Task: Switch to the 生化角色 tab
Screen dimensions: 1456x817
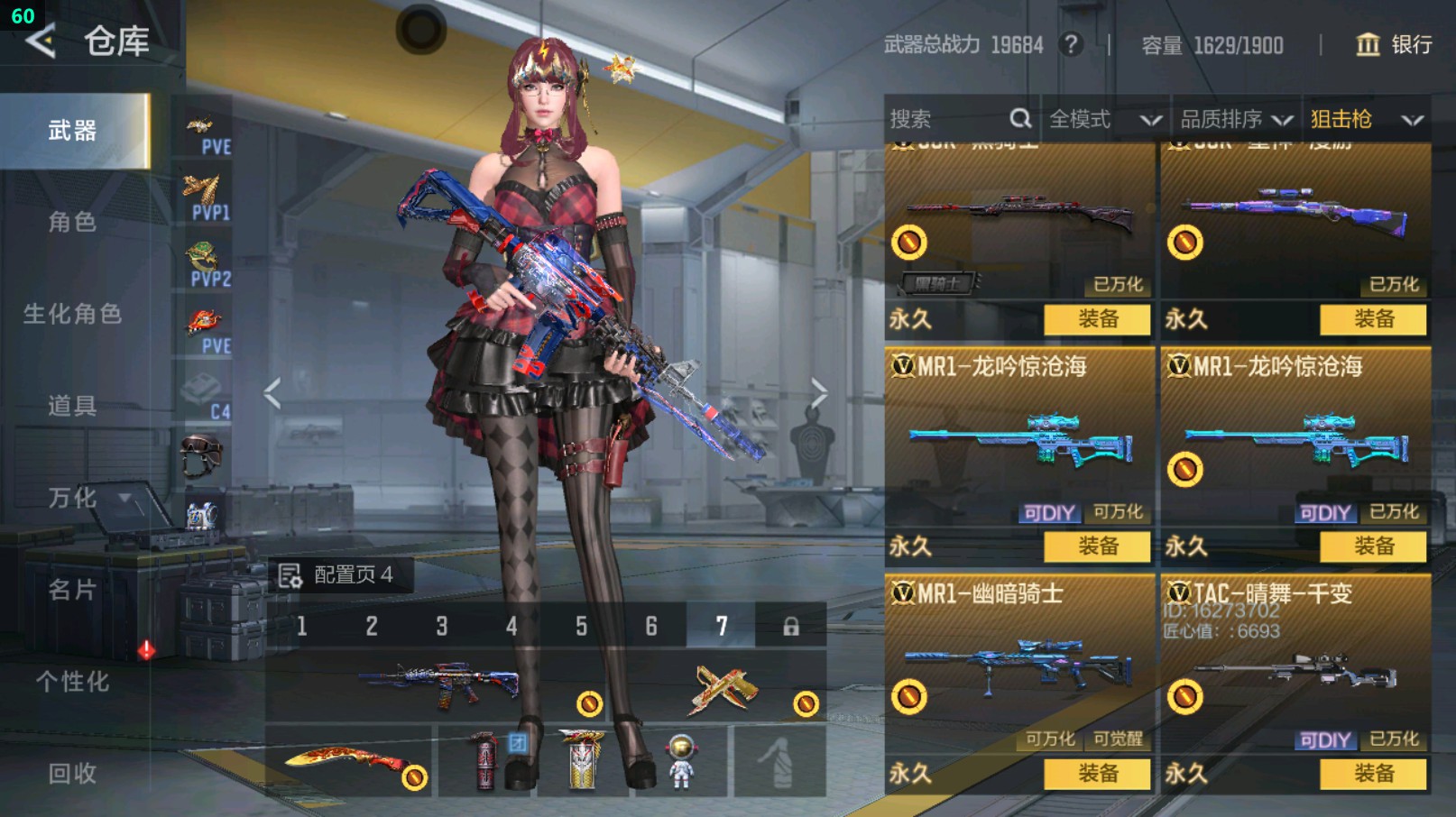Action: [72, 314]
